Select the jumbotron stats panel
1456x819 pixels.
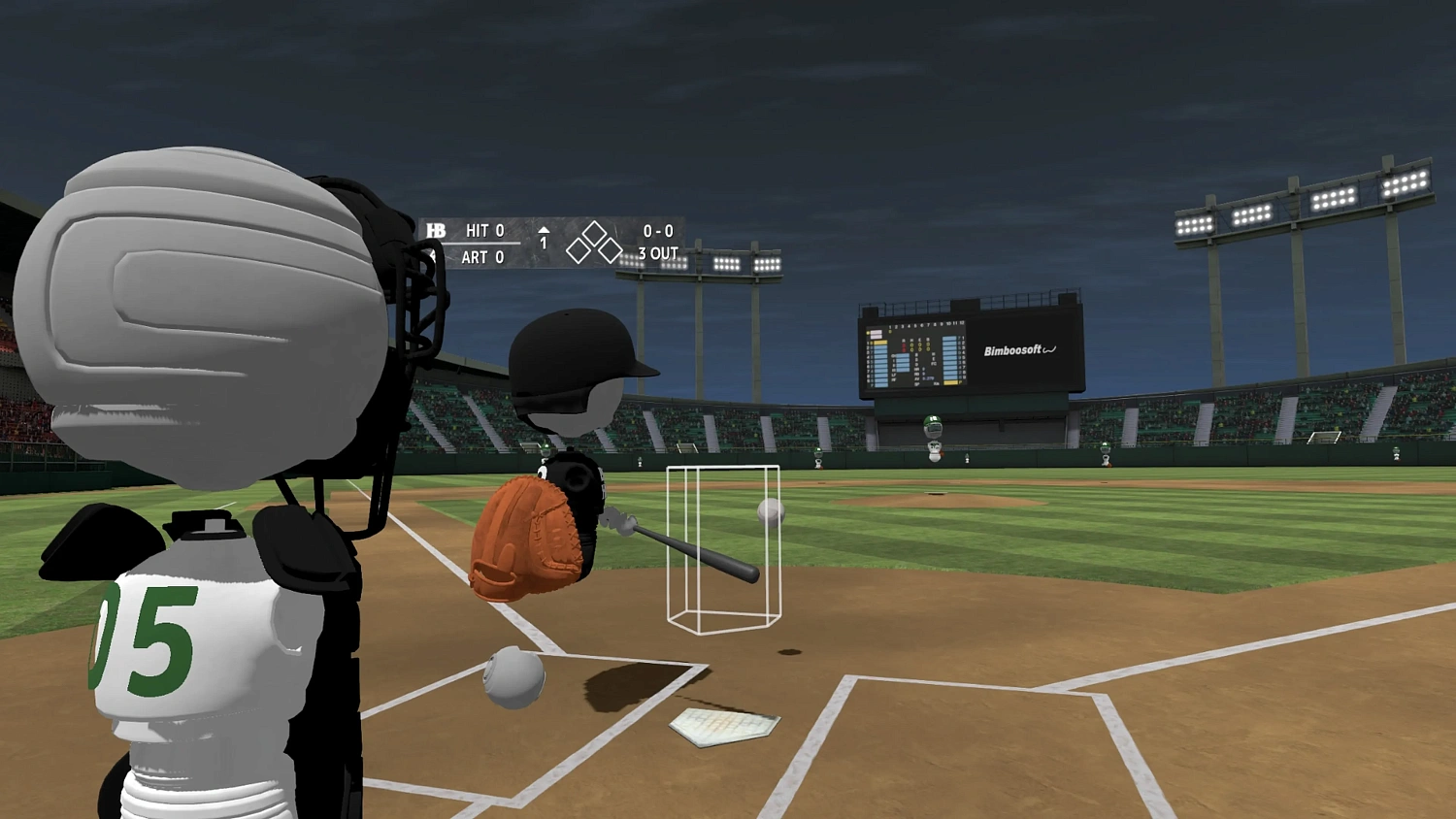(916, 354)
